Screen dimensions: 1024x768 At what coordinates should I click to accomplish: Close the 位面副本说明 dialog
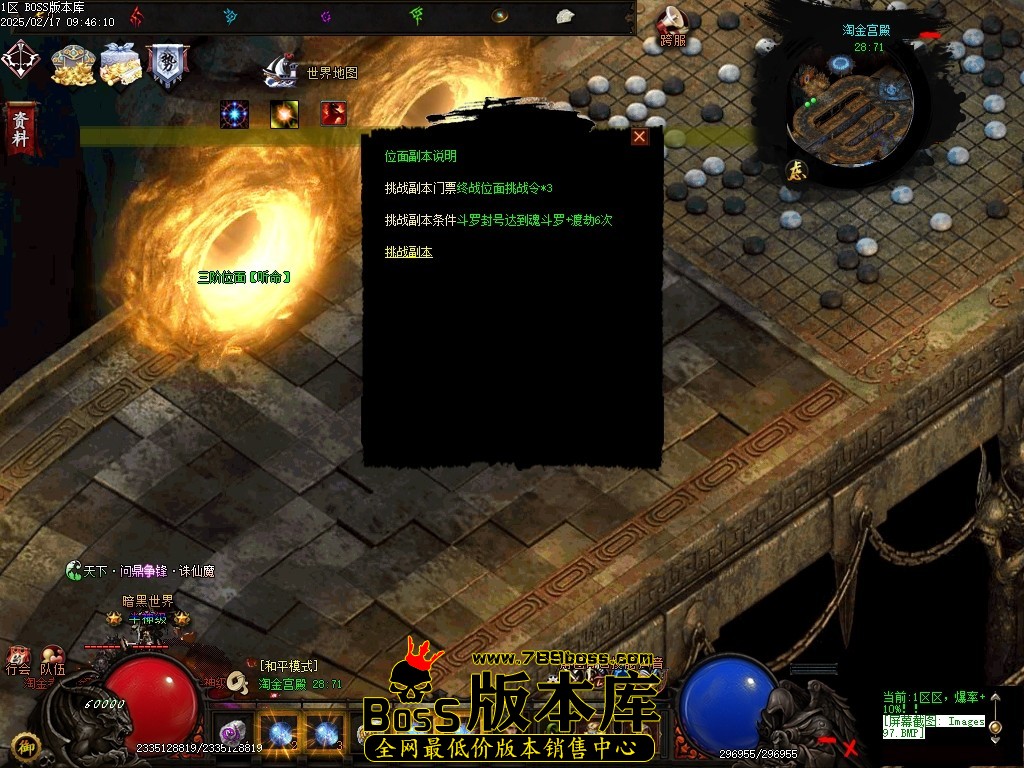coord(640,137)
